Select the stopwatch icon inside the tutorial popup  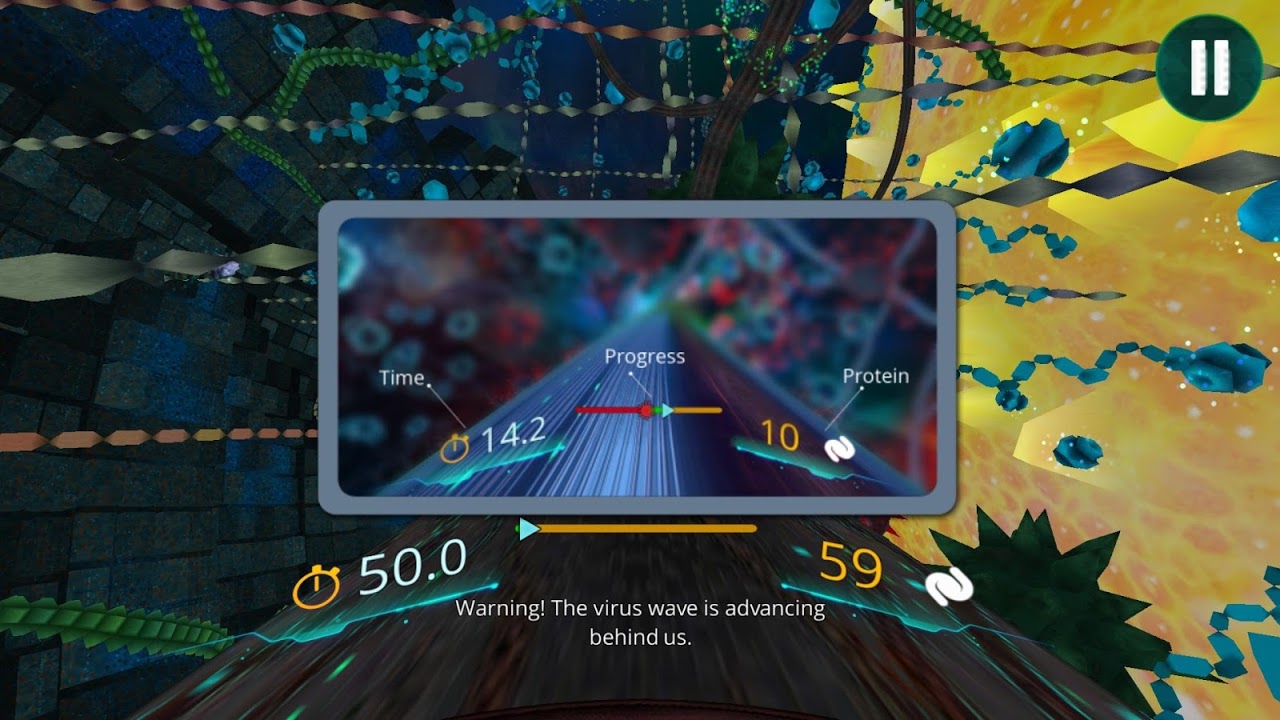(454, 447)
